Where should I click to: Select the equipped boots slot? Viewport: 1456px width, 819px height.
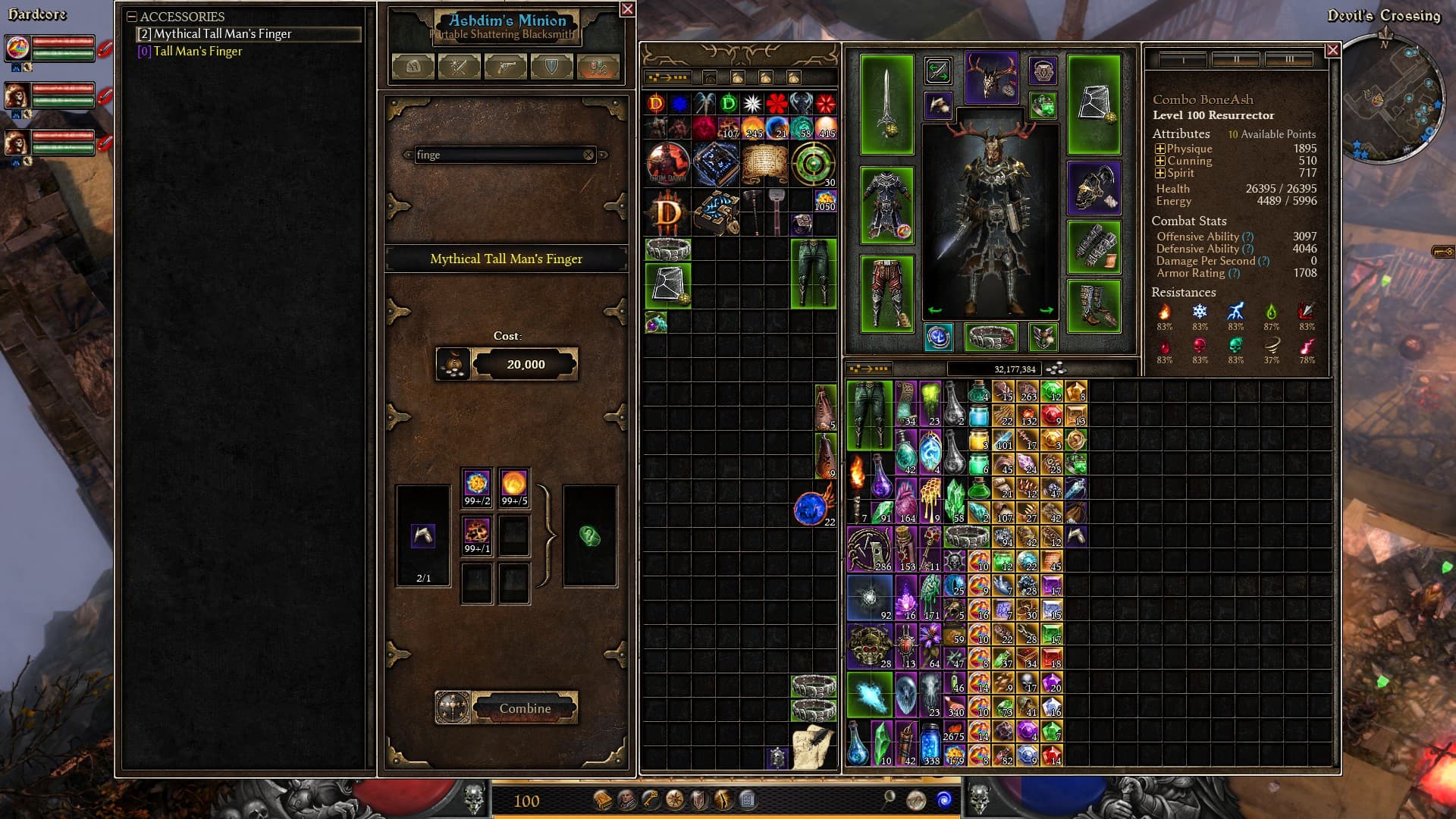[x=1094, y=306]
